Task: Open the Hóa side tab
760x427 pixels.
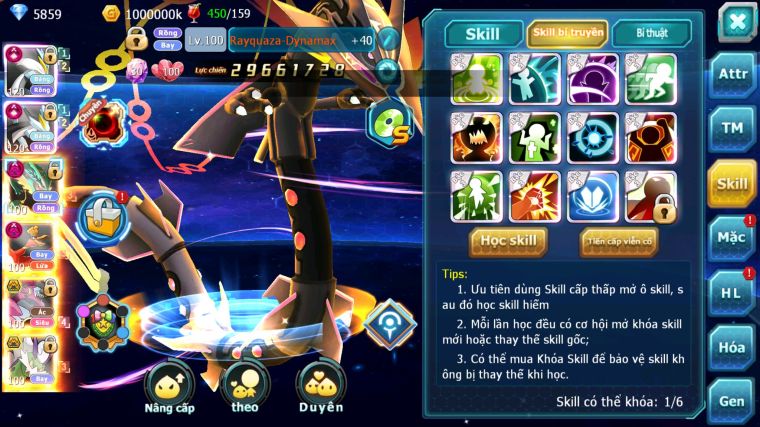Action: click(x=732, y=348)
